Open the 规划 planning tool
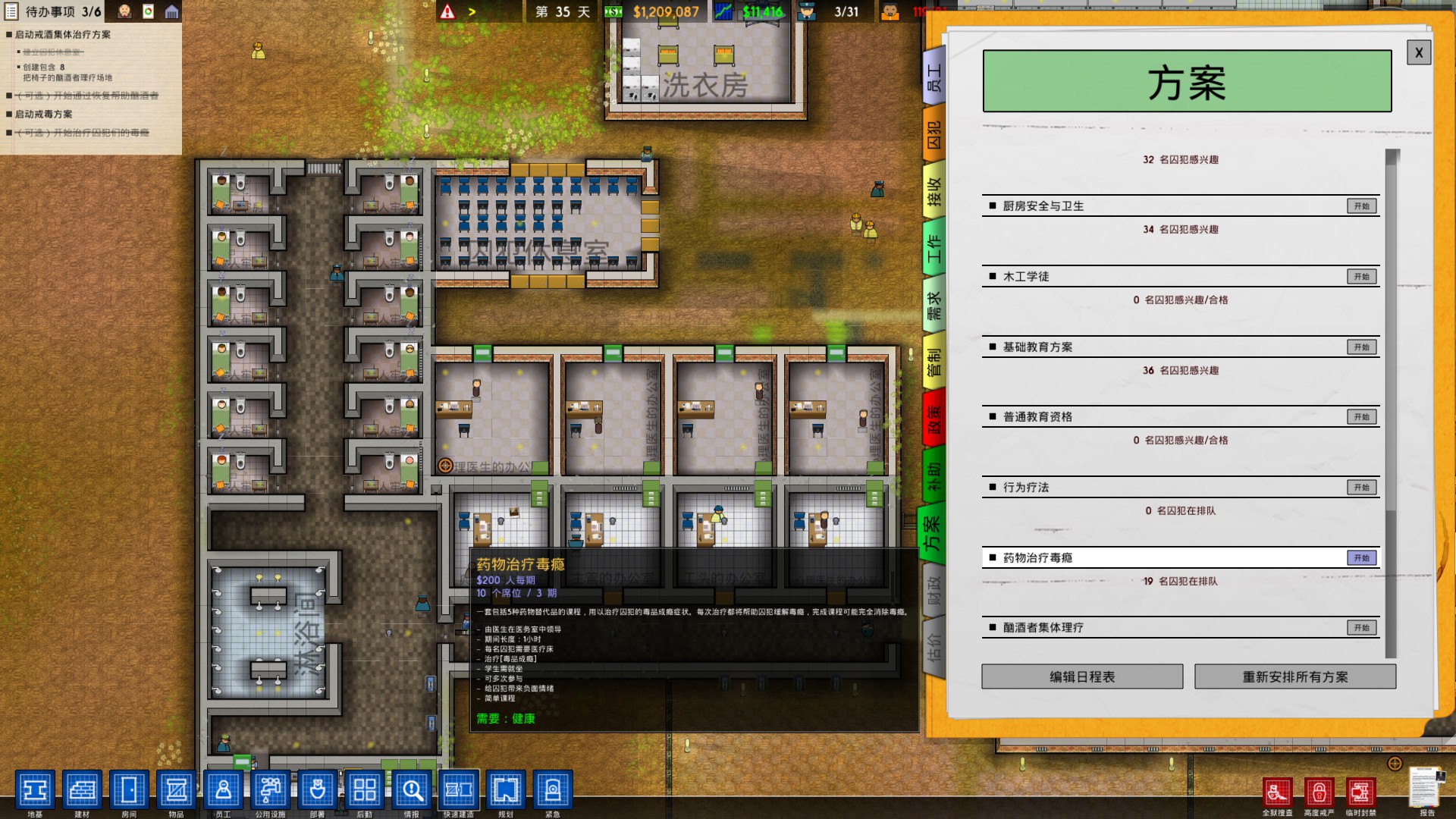 pos(506,790)
